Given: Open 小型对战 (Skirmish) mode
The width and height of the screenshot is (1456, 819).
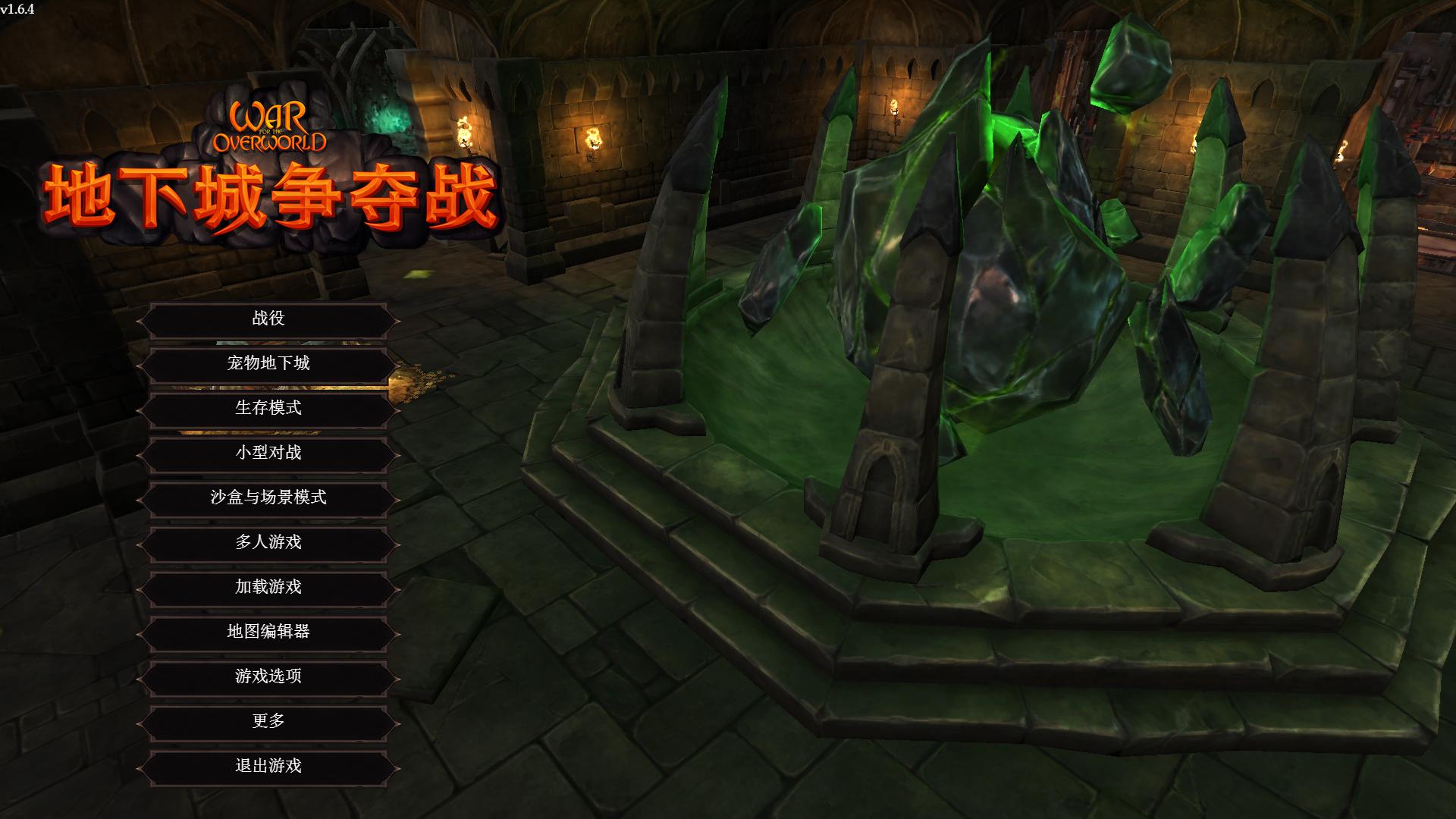Looking at the screenshot, I should pos(270,453).
